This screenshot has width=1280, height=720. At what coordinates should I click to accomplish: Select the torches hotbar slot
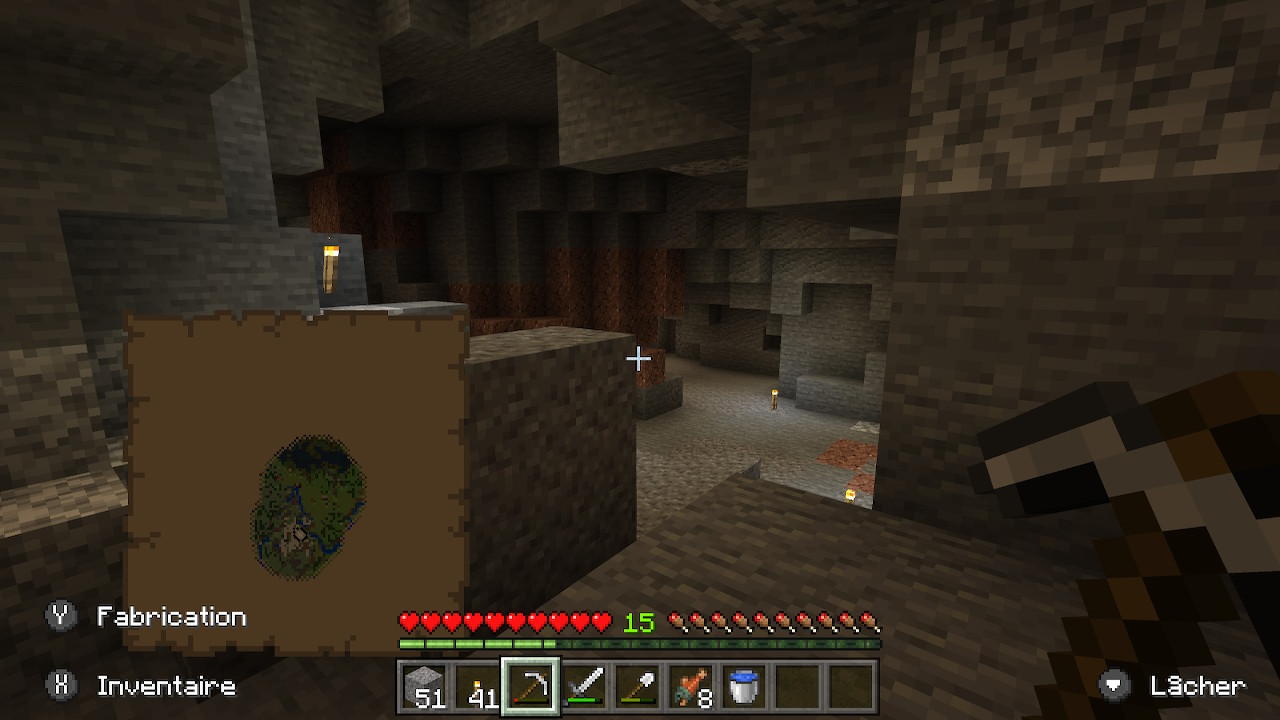(x=478, y=687)
